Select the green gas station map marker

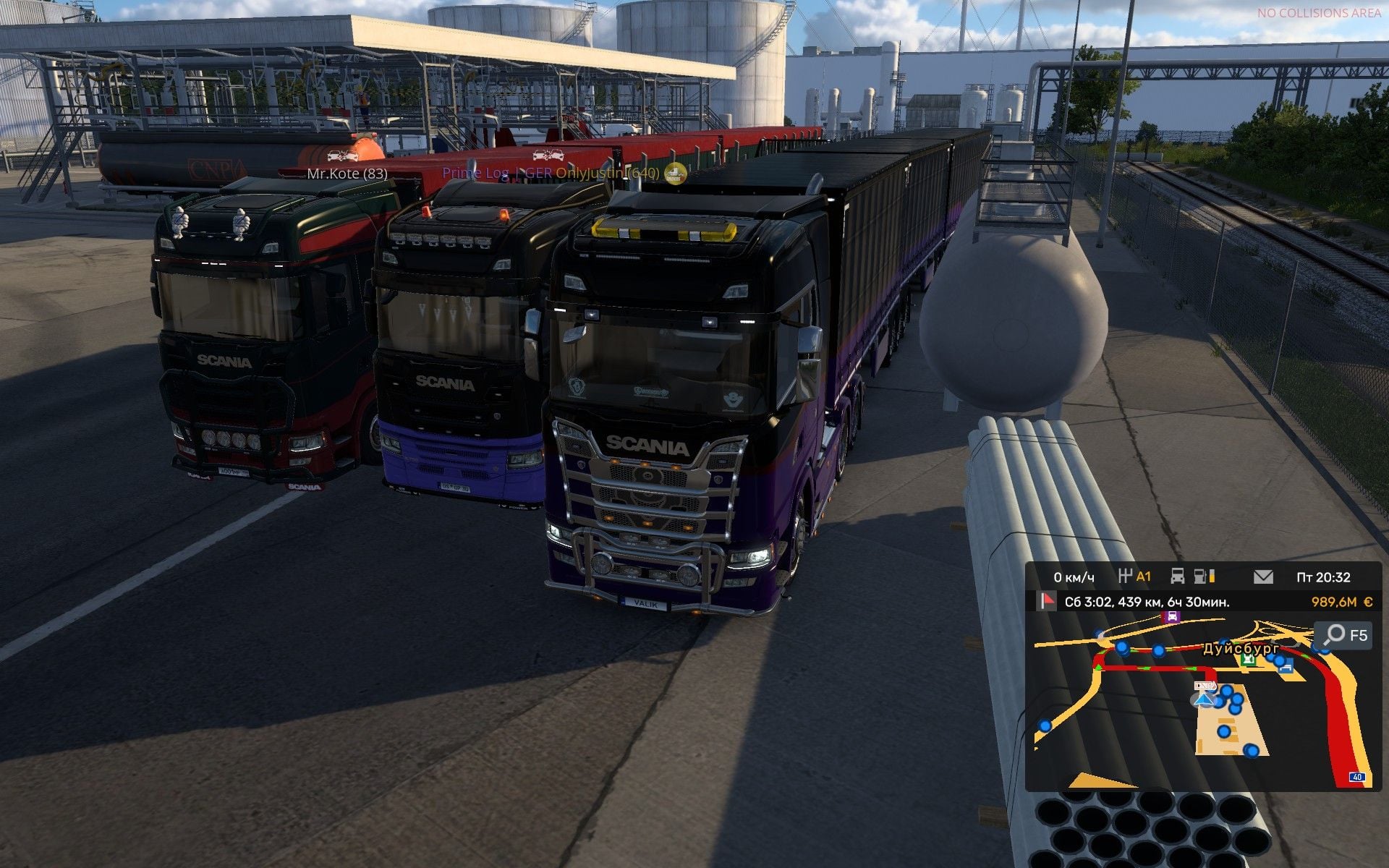tap(1248, 660)
